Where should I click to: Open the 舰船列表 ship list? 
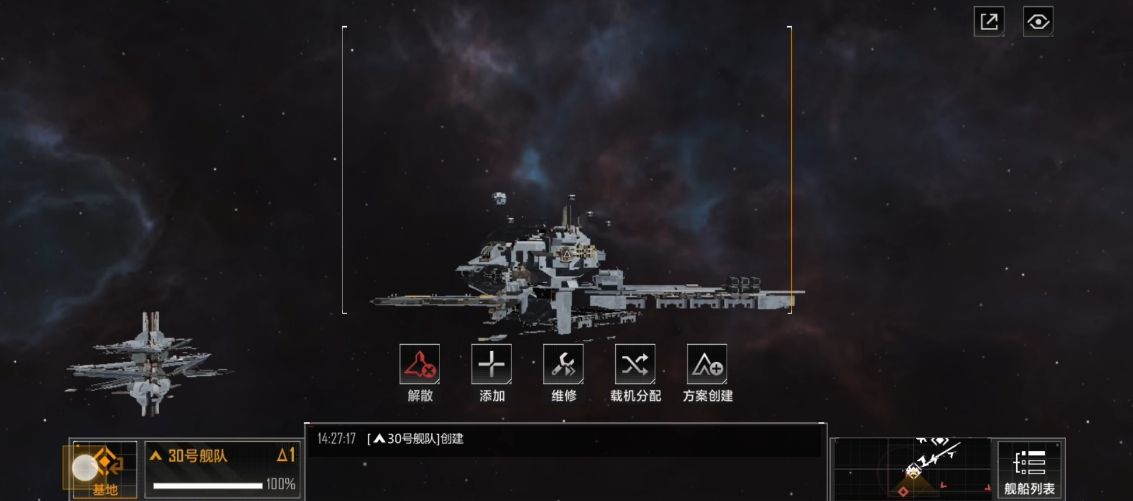(x=1029, y=470)
